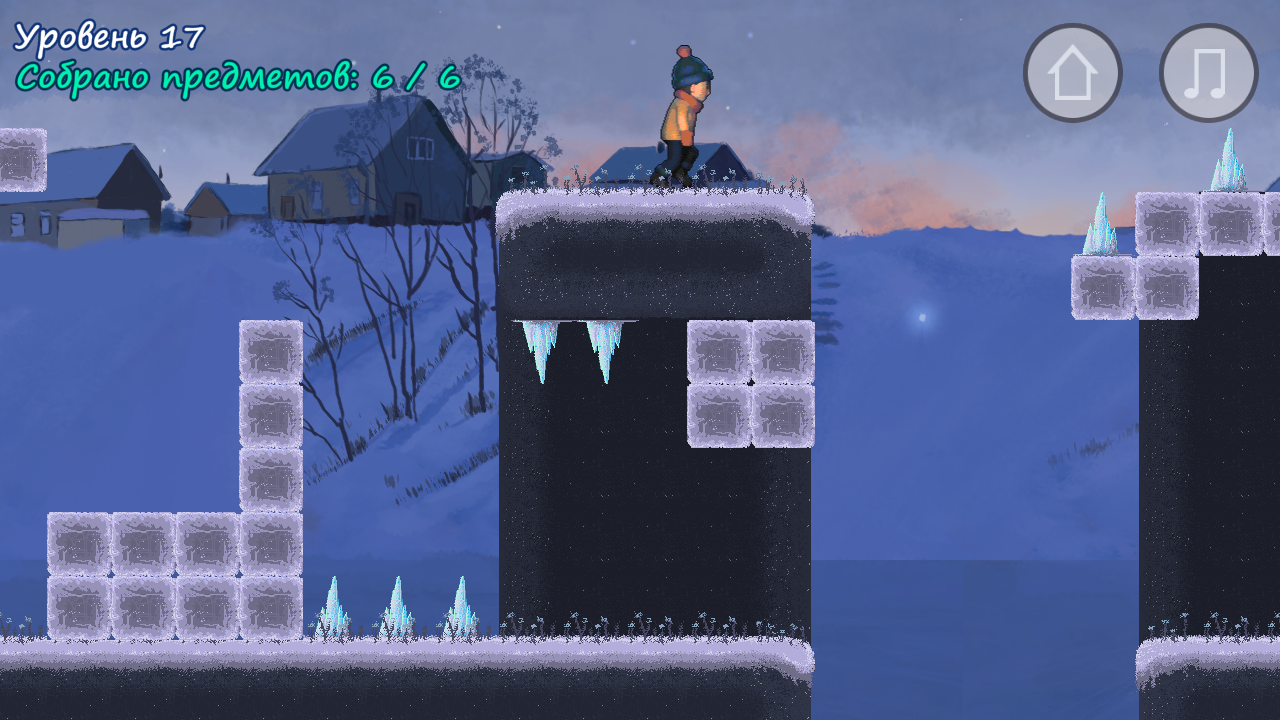Screen dimensions: 1280x720
Task: Click the glowing blue orb near center right
Action: pos(921,316)
